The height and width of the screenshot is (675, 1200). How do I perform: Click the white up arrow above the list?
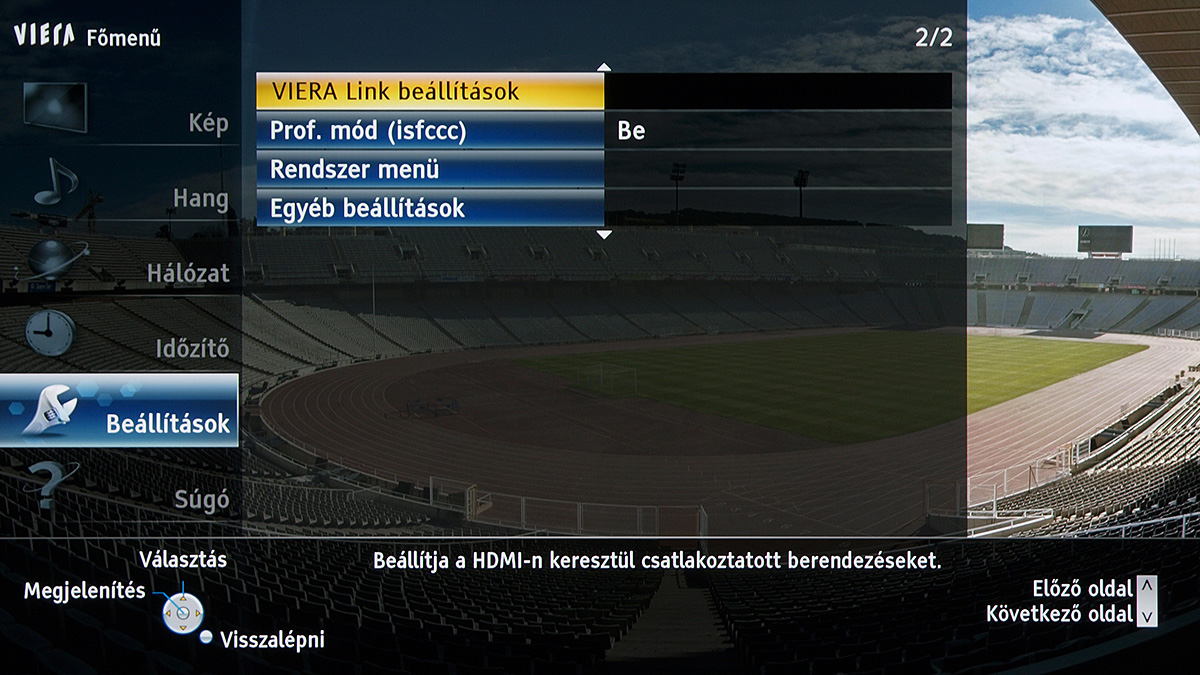[x=603, y=67]
